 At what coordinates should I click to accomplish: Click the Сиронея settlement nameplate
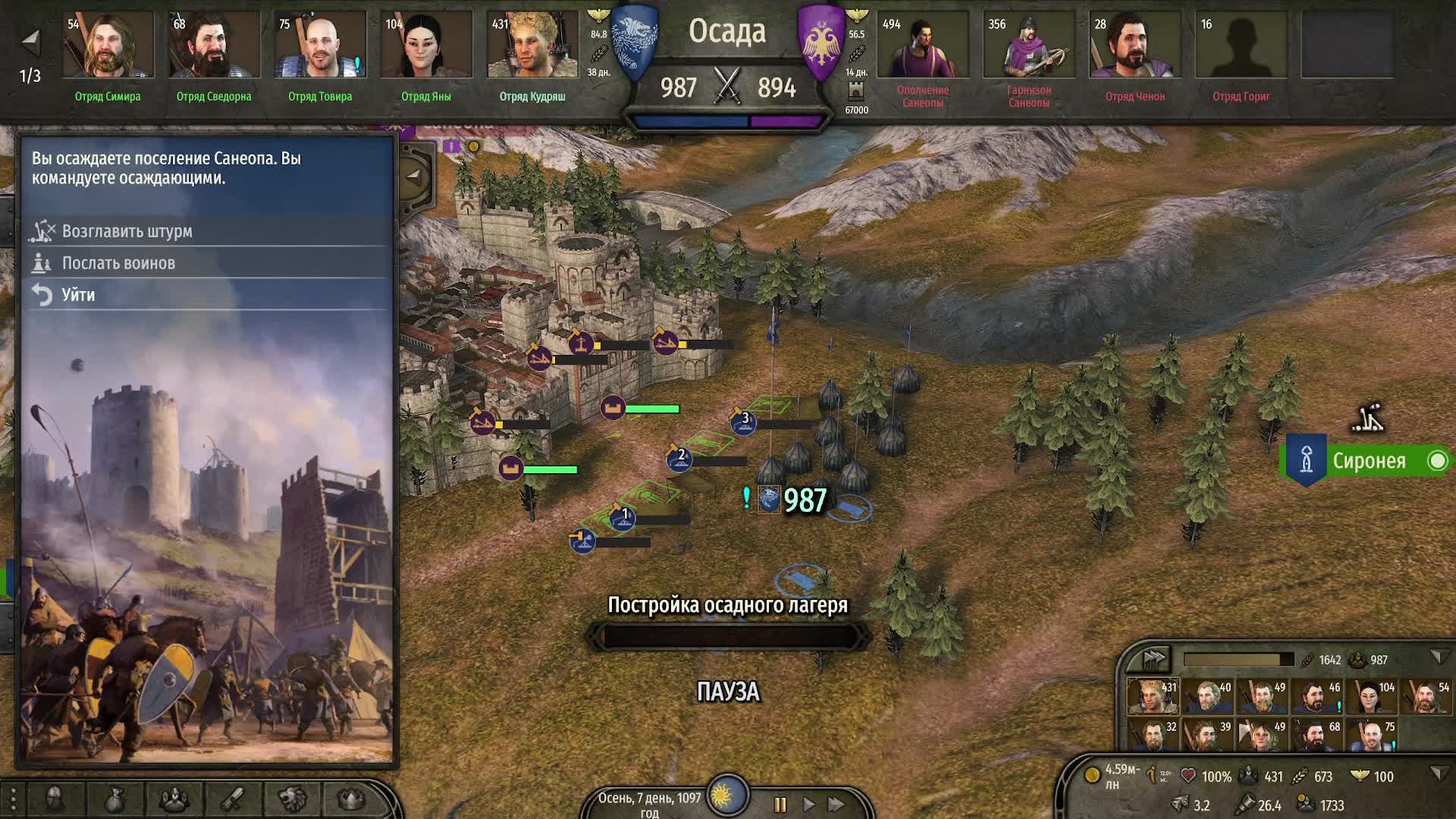[x=1368, y=461]
